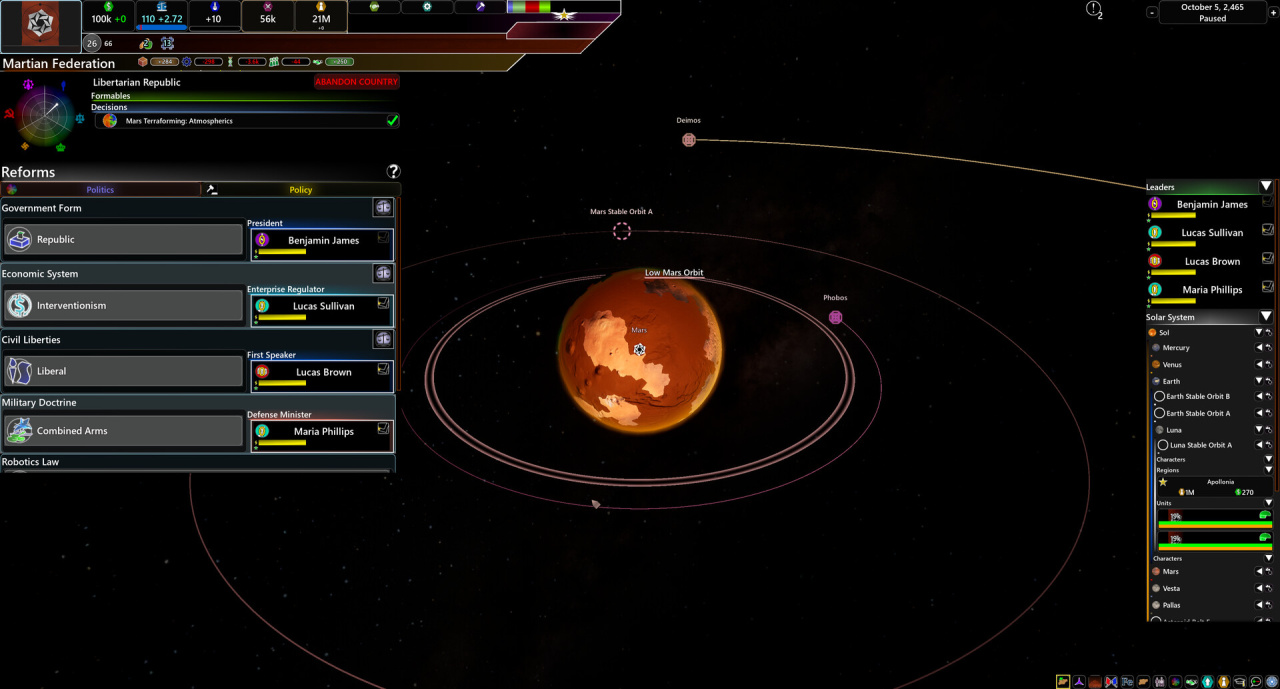The image size is (1280, 689).
Task: Confirm Mars Terraforming: Atmospherics decision
Action: coord(392,121)
